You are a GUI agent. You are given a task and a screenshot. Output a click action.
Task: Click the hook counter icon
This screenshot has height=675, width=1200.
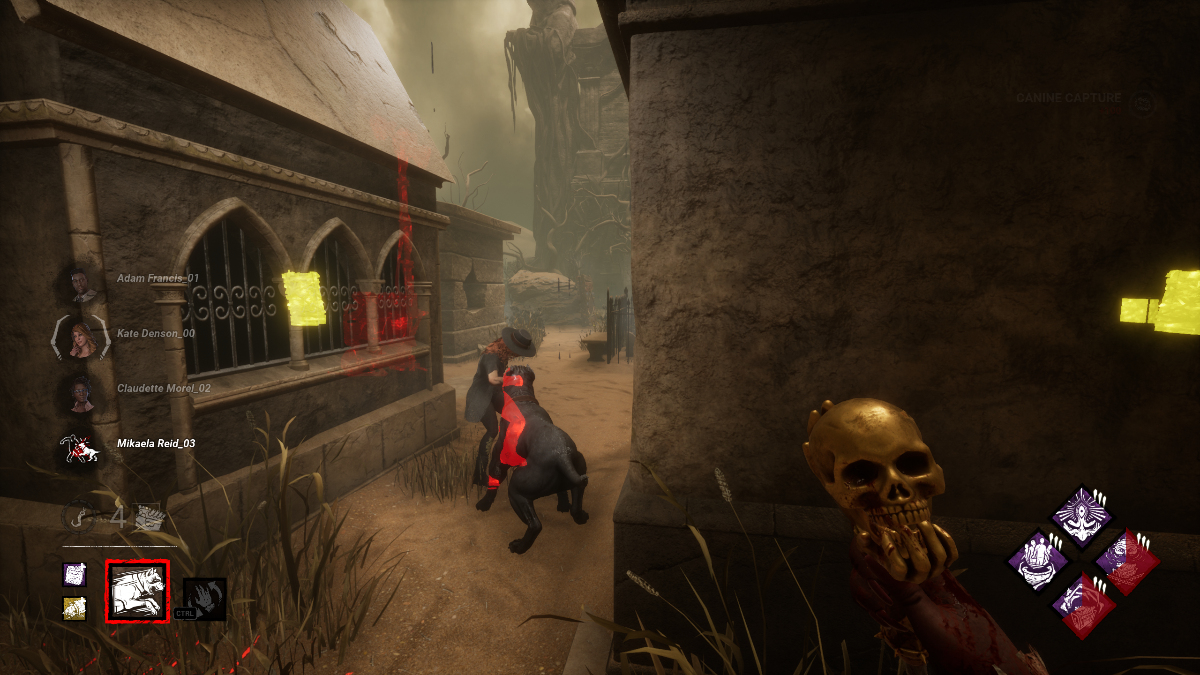(x=82, y=517)
